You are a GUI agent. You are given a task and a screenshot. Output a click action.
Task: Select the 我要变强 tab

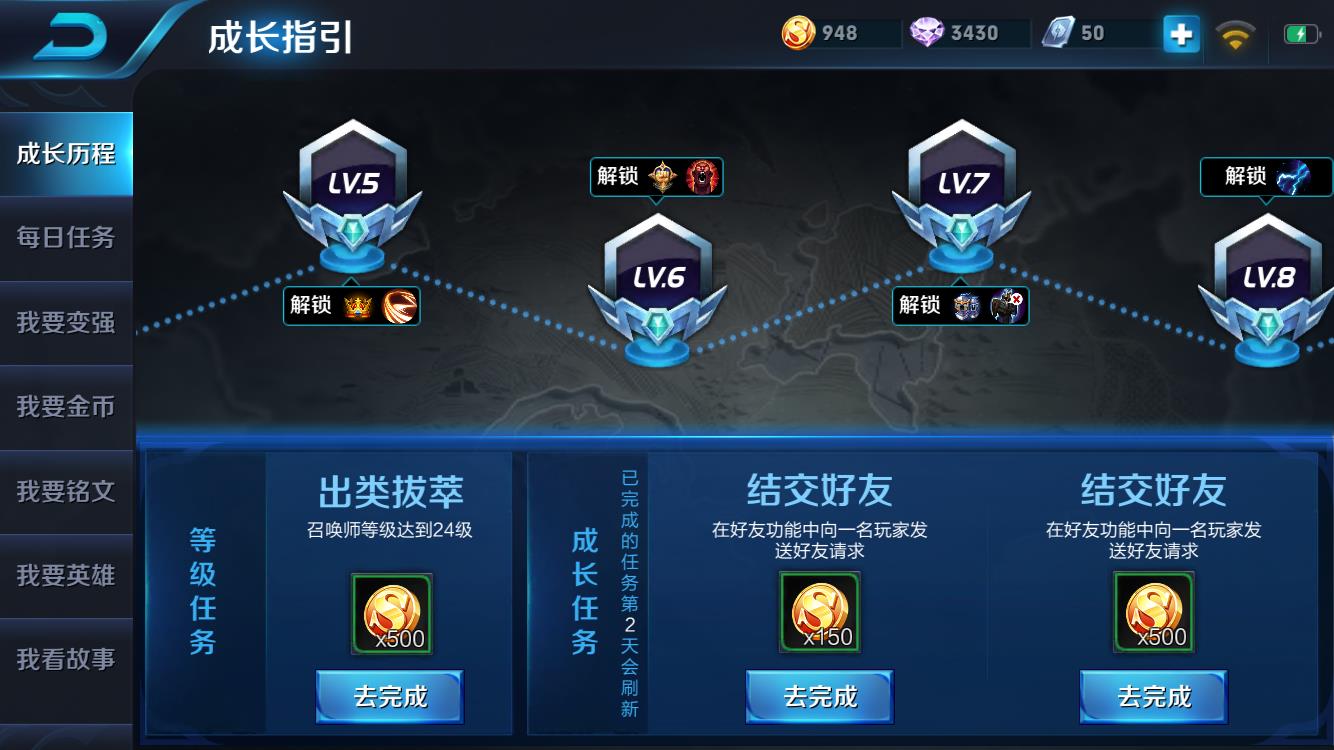[66, 322]
